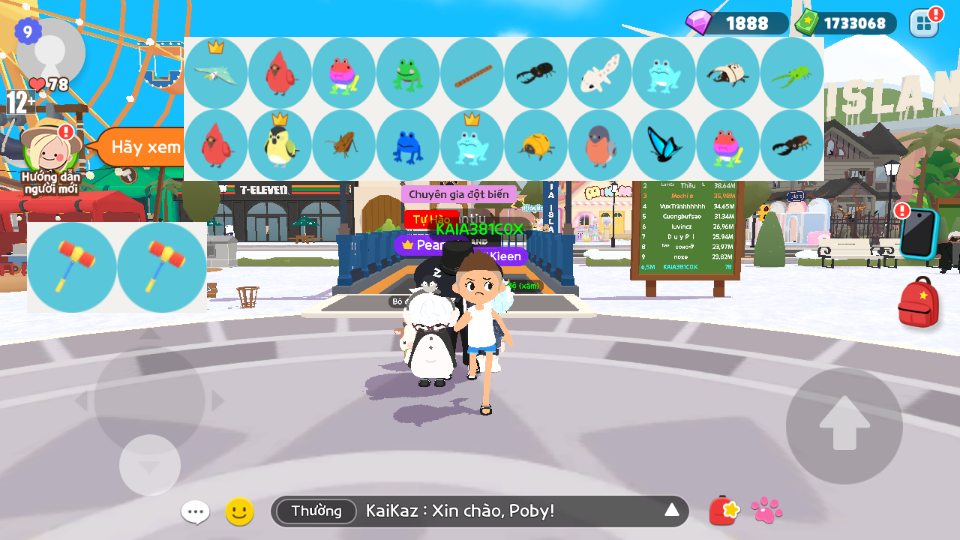Open the chat bubble button
The image size is (960, 540).
pos(195,512)
